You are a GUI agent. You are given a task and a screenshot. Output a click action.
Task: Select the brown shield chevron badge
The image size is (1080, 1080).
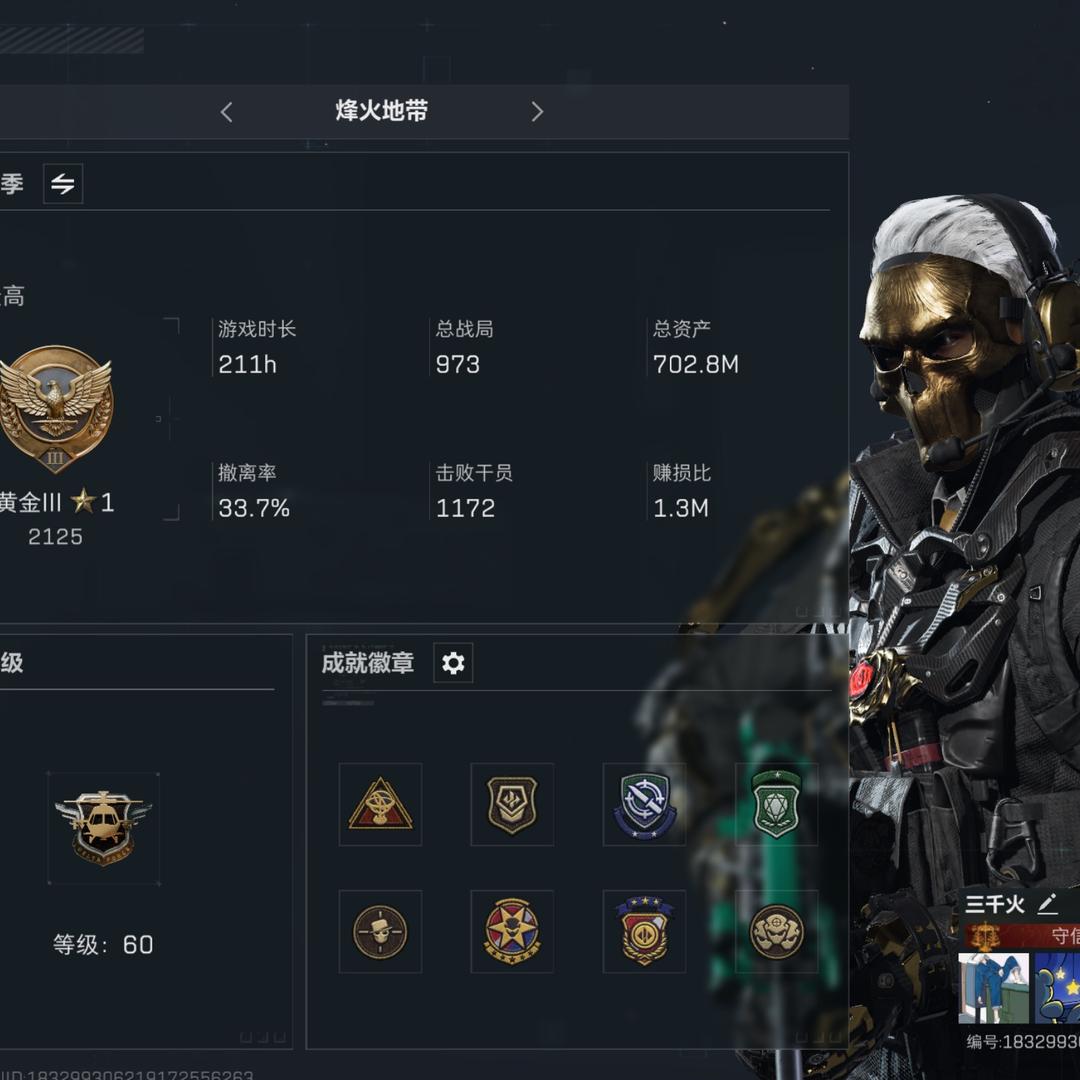coord(512,804)
